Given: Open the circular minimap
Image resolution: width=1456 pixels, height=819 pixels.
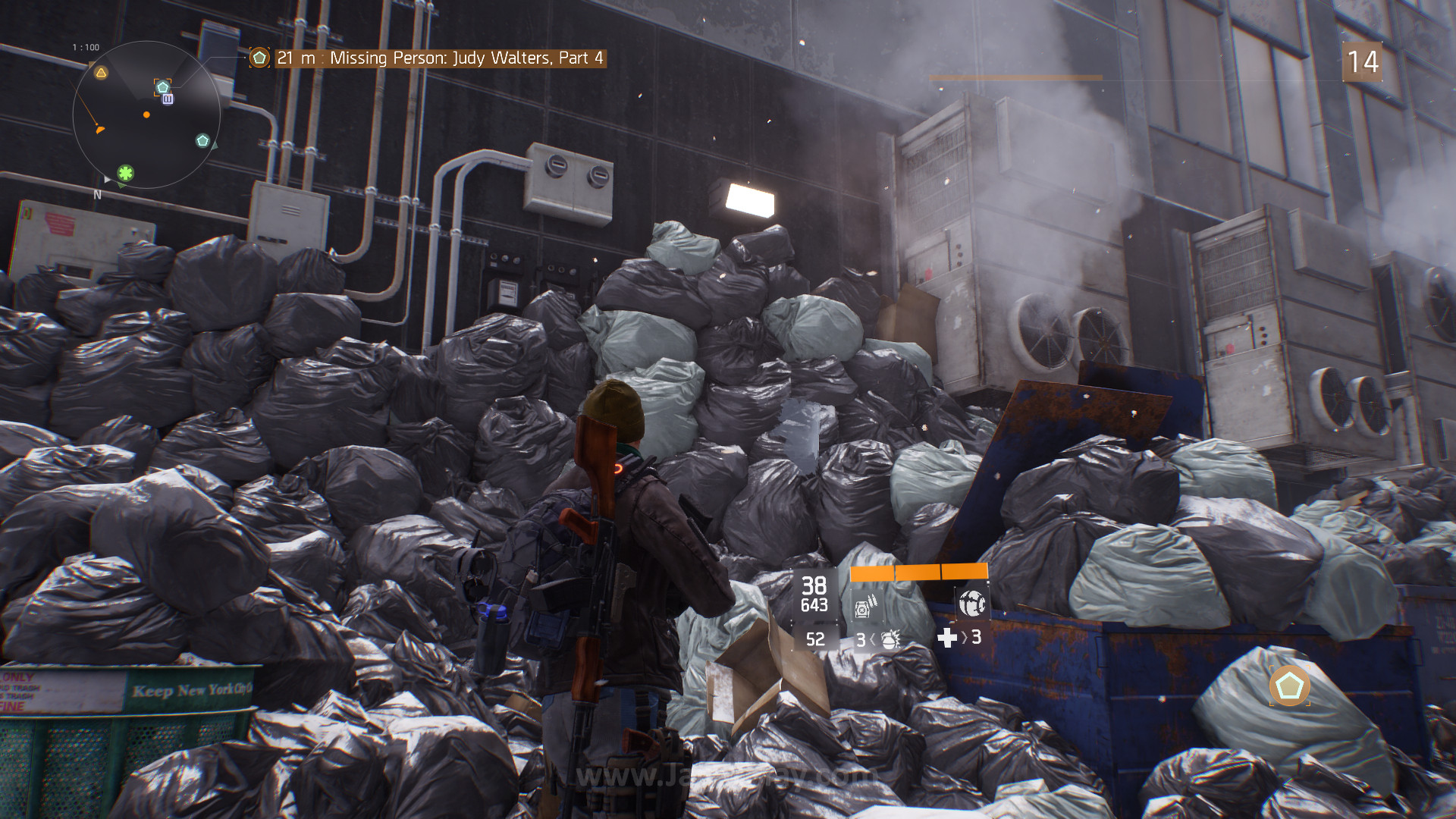Looking at the screenshot, I should [146, 115].
